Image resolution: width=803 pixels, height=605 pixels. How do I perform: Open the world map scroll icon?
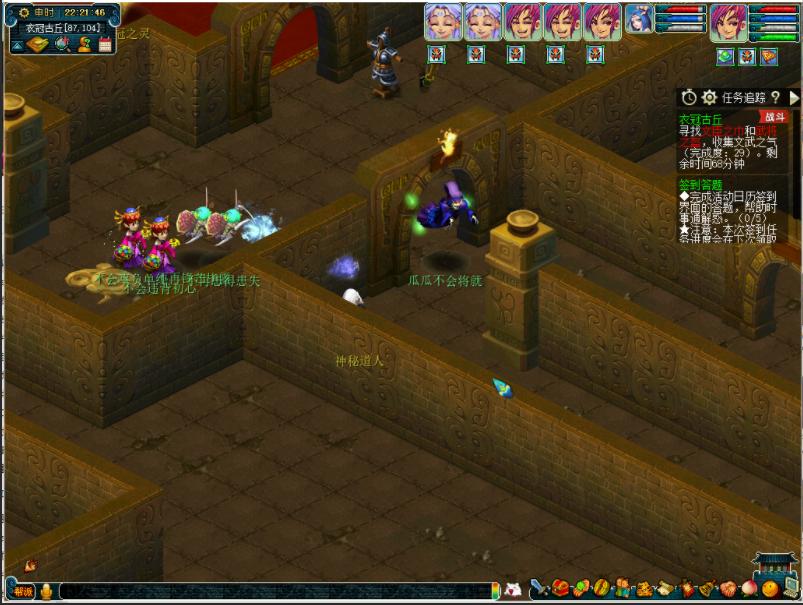37,45
